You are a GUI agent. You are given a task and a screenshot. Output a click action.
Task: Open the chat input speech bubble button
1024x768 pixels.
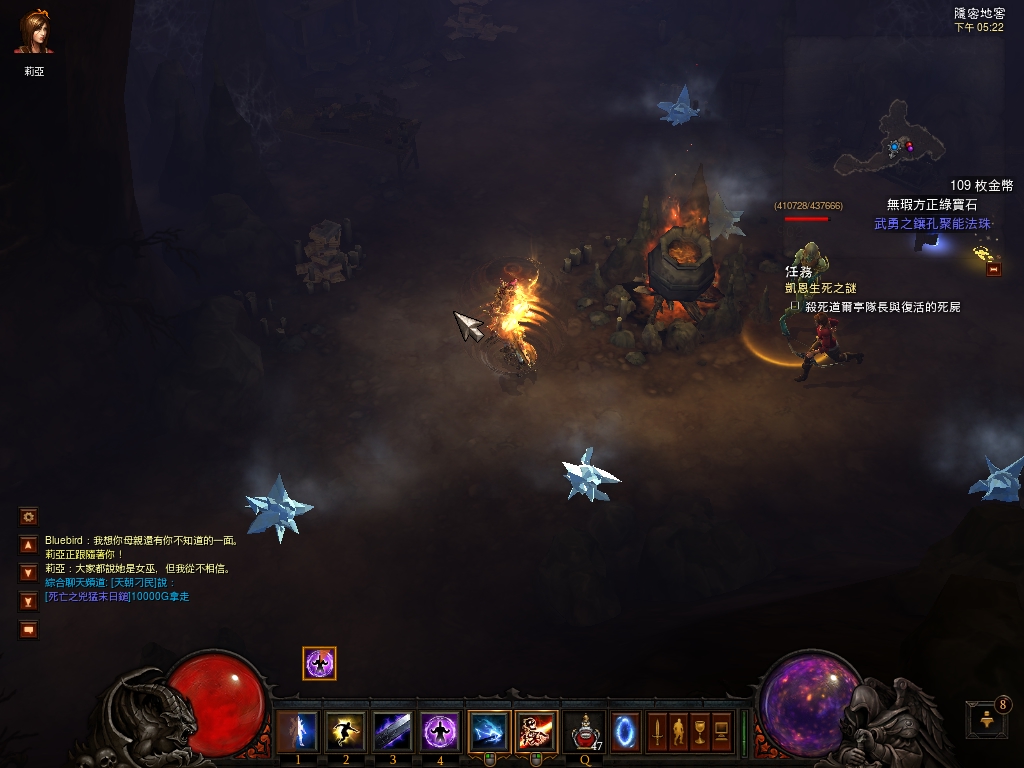coord(29,629)
